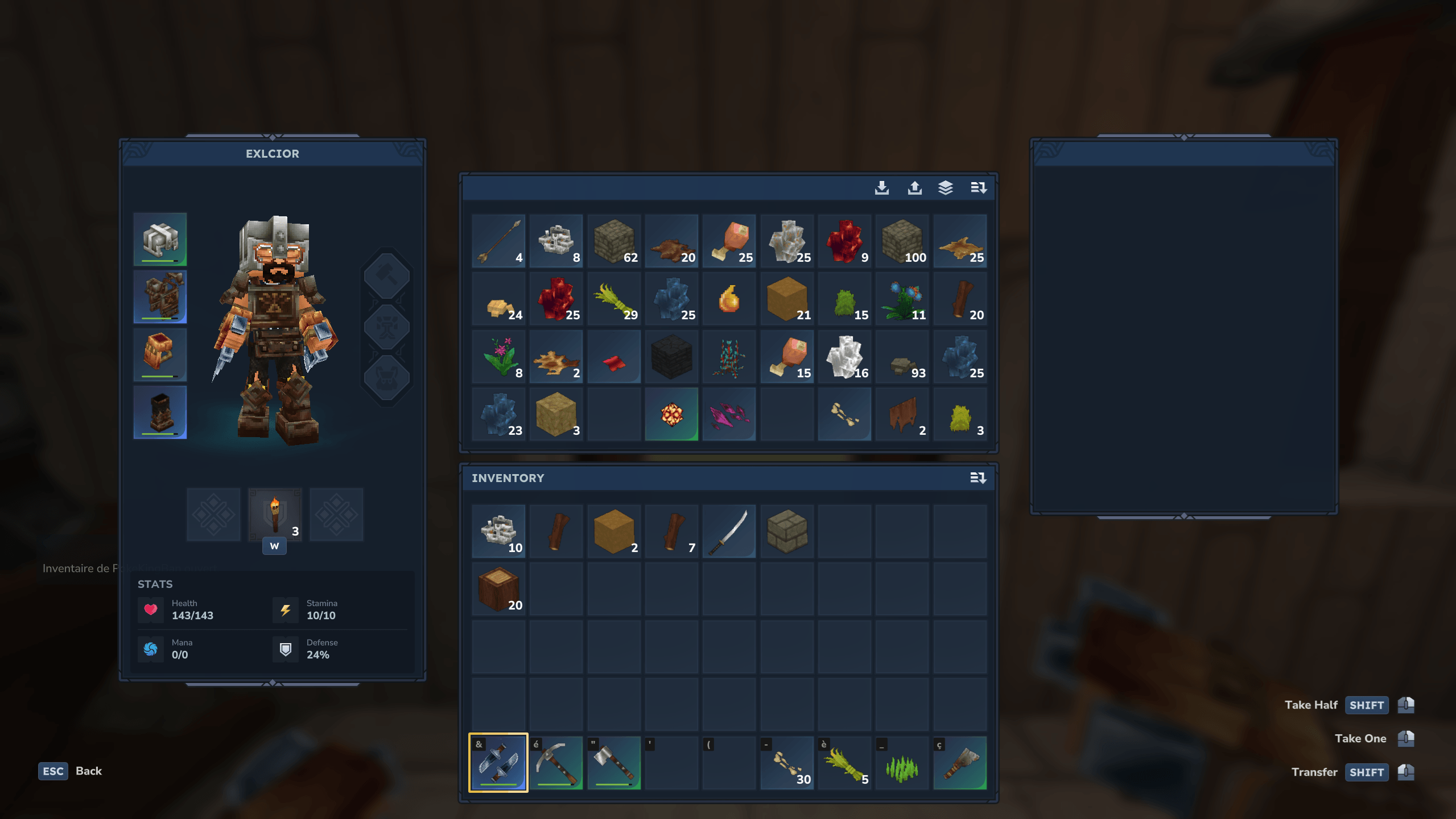This screenshot has height=819, width=1456.
Task: Click the take-all download arrow icon
Action: [881, 188]
